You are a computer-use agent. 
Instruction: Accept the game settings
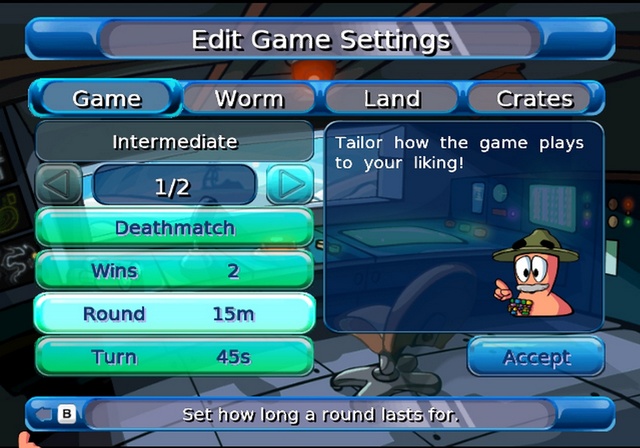pyautogui.click(x=536, y=357)
